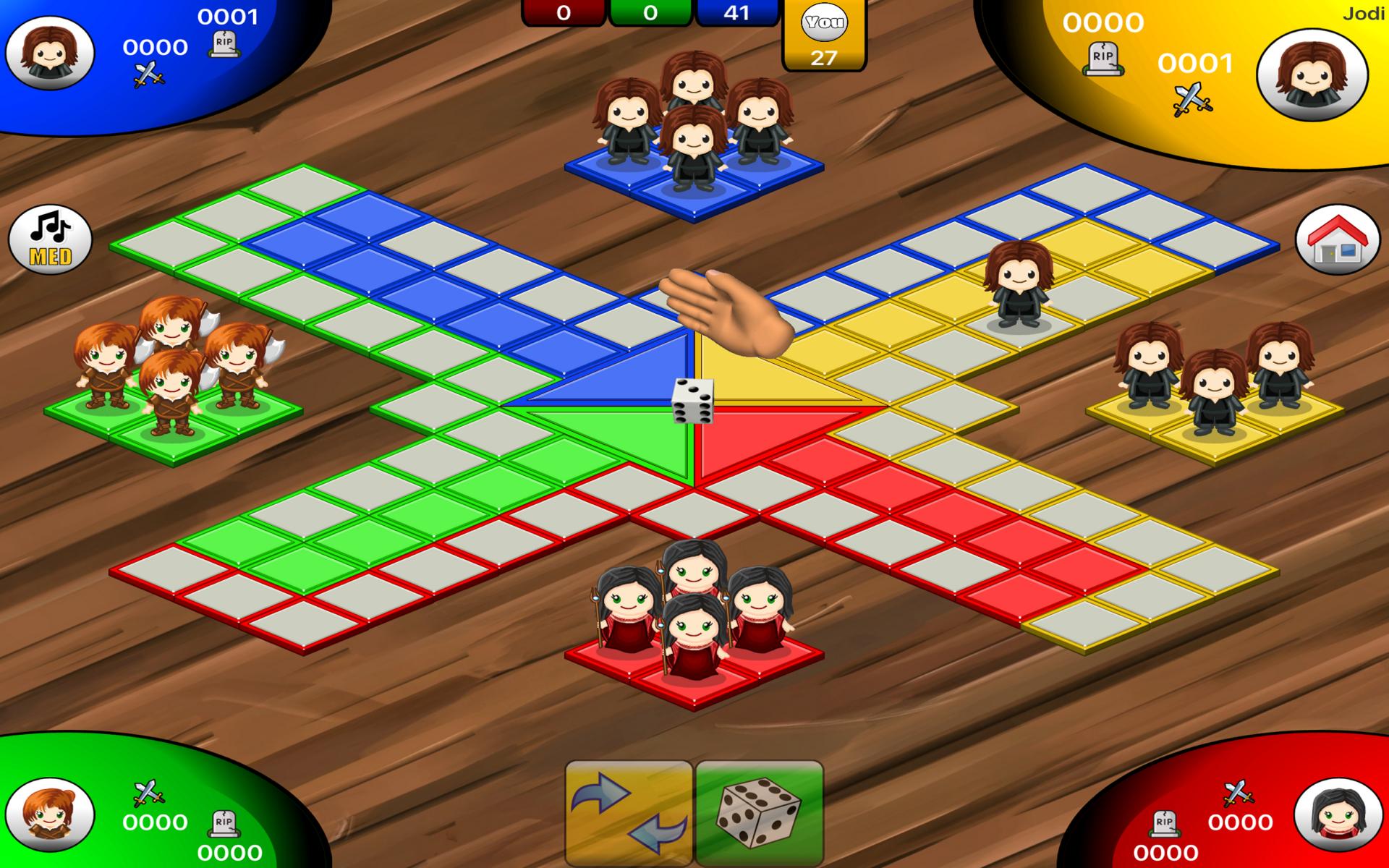Tap the You 27 turn indicator badge
The image size is (1389, 868).
click(x=823, y=36)
